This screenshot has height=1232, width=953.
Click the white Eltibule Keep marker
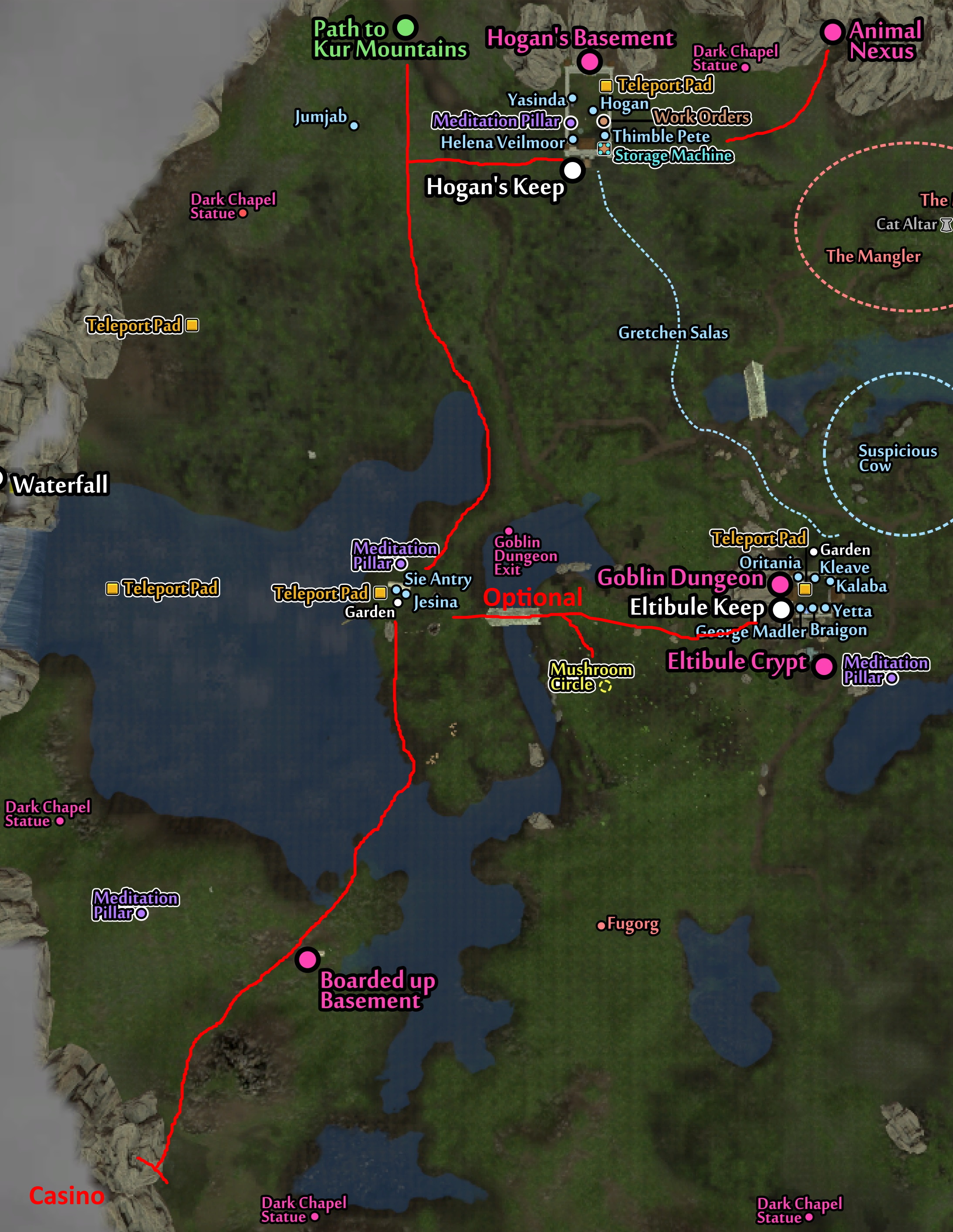click(781, 609)
